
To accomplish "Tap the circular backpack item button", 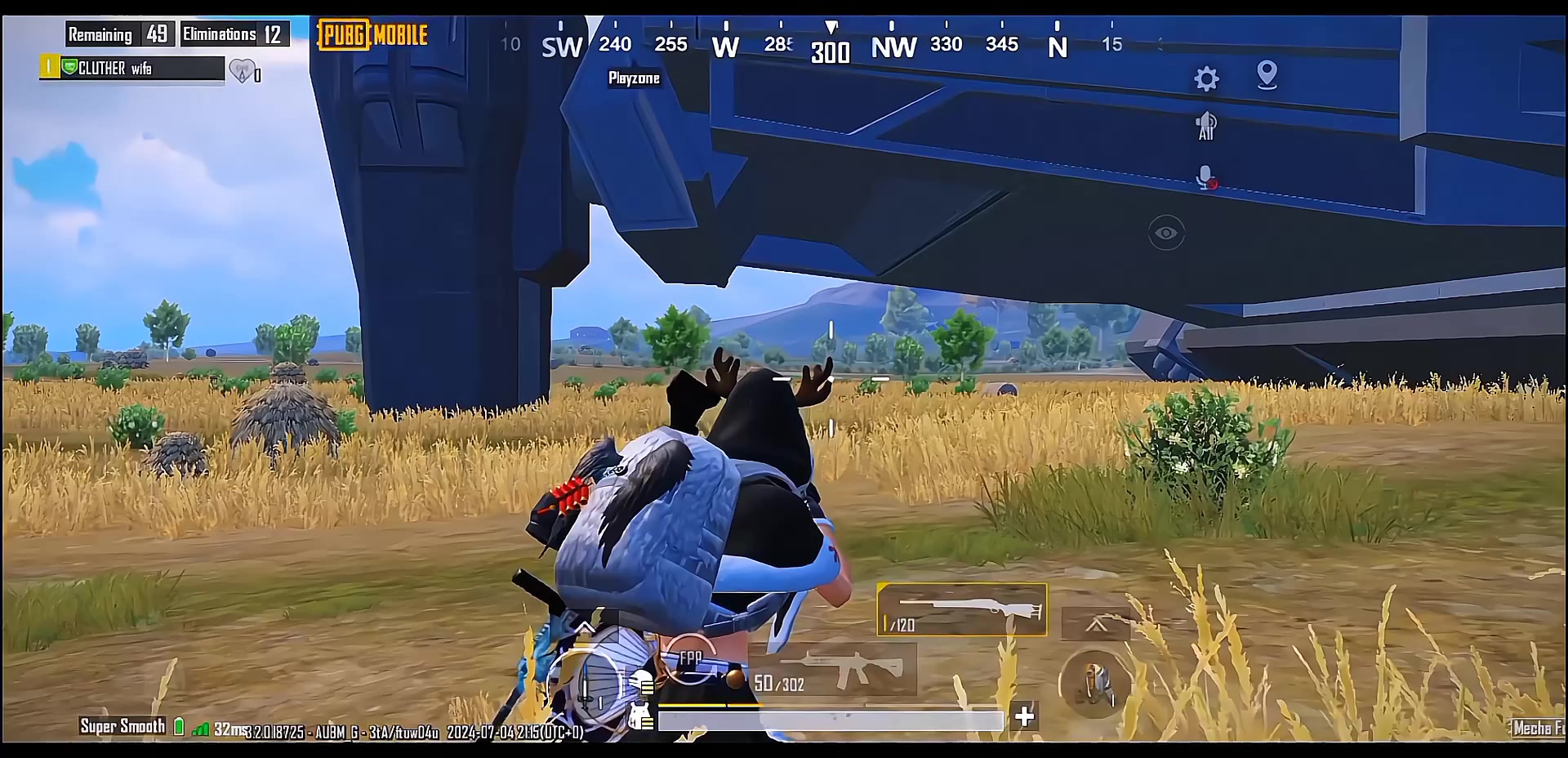I will (x=1094, y=683).
